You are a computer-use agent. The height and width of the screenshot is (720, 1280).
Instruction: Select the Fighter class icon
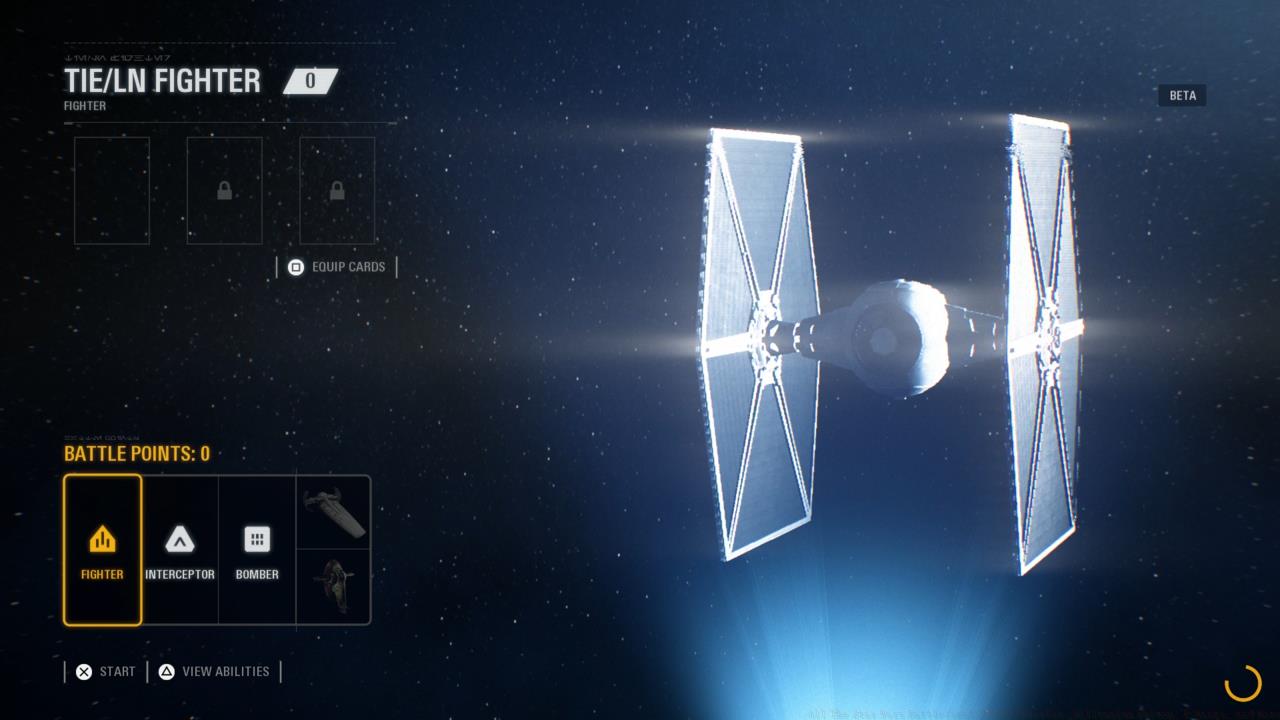(102, 539)
